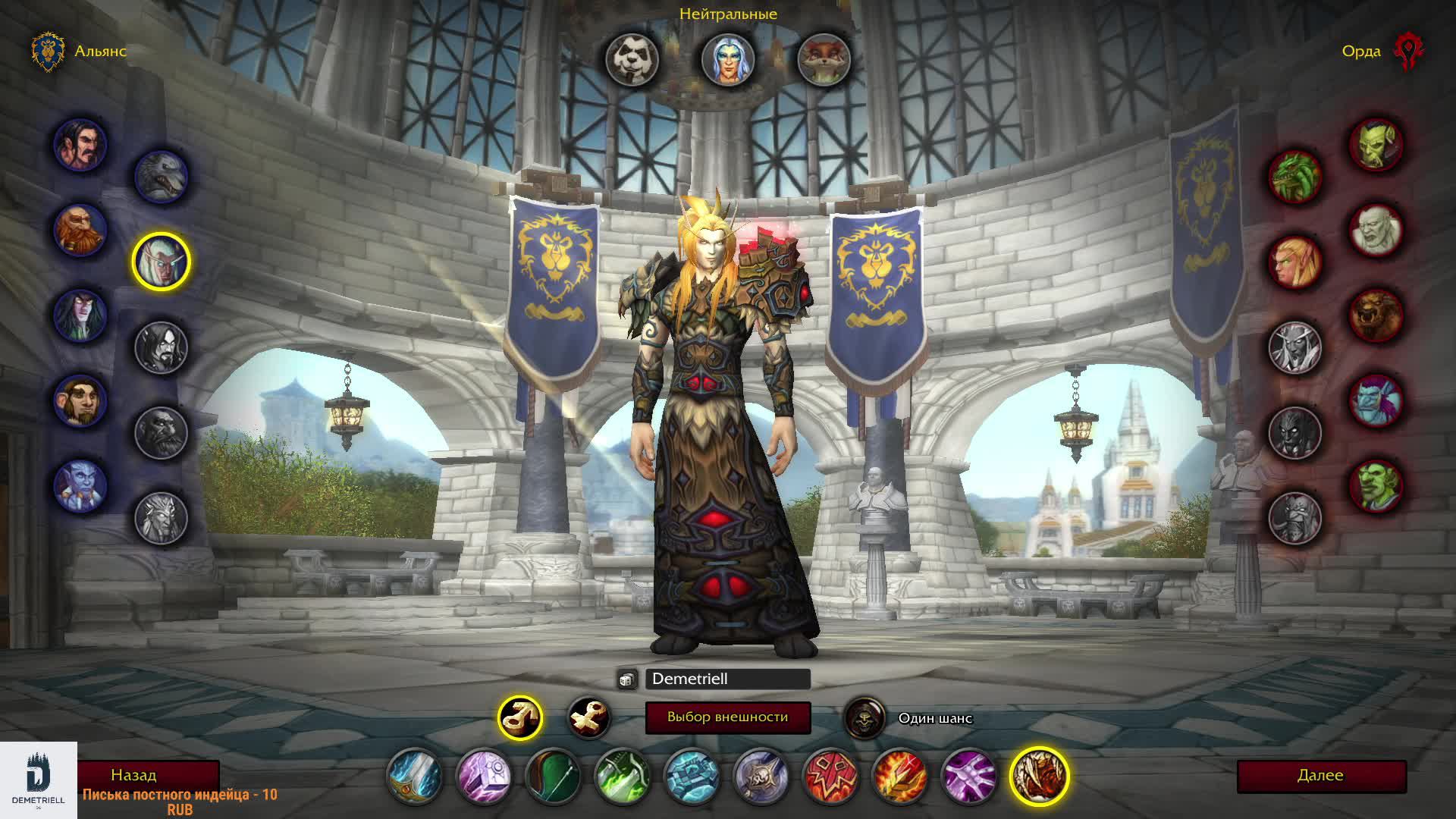Select the male gender symbol icon

coord(520,717)
